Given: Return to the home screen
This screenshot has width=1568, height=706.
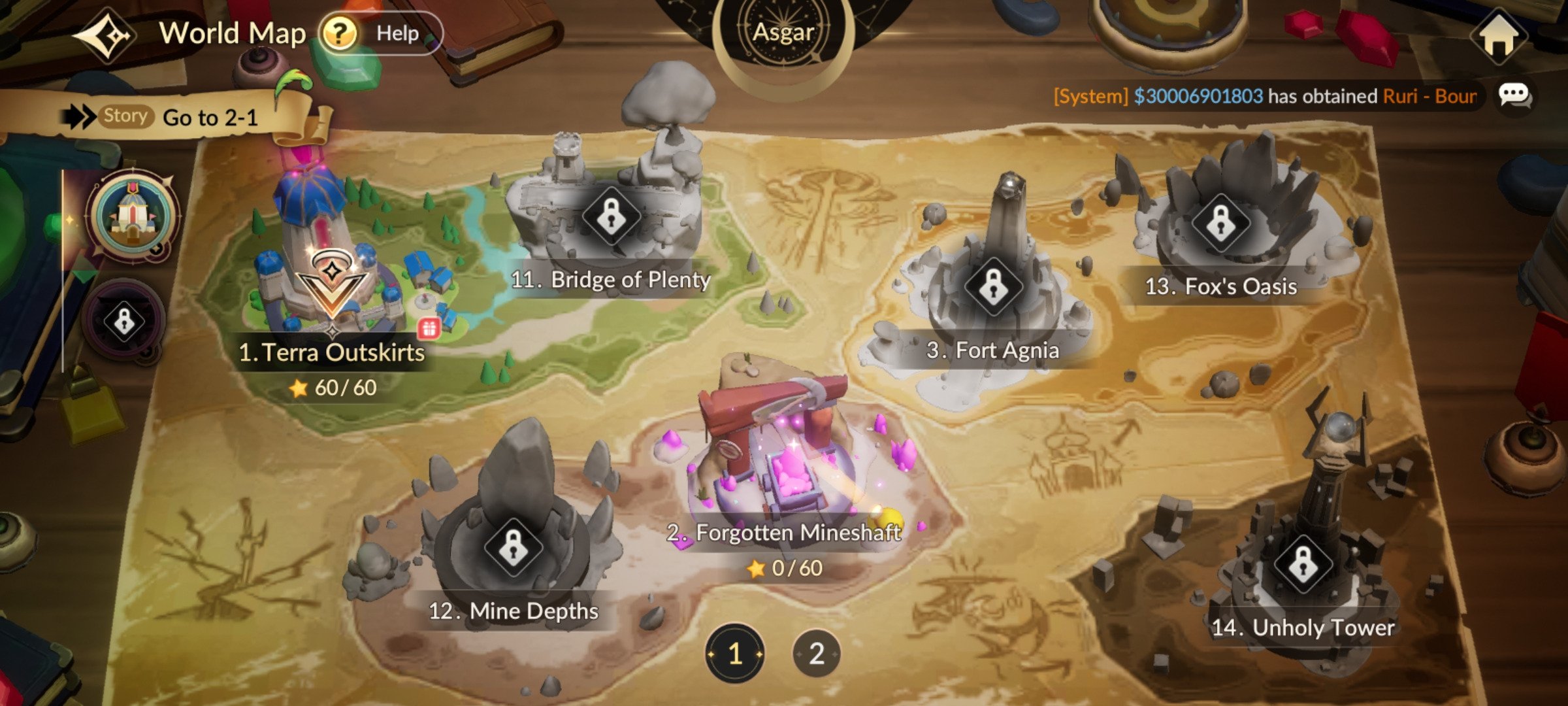Looking at the screenshot, I should coord(1499,36).
